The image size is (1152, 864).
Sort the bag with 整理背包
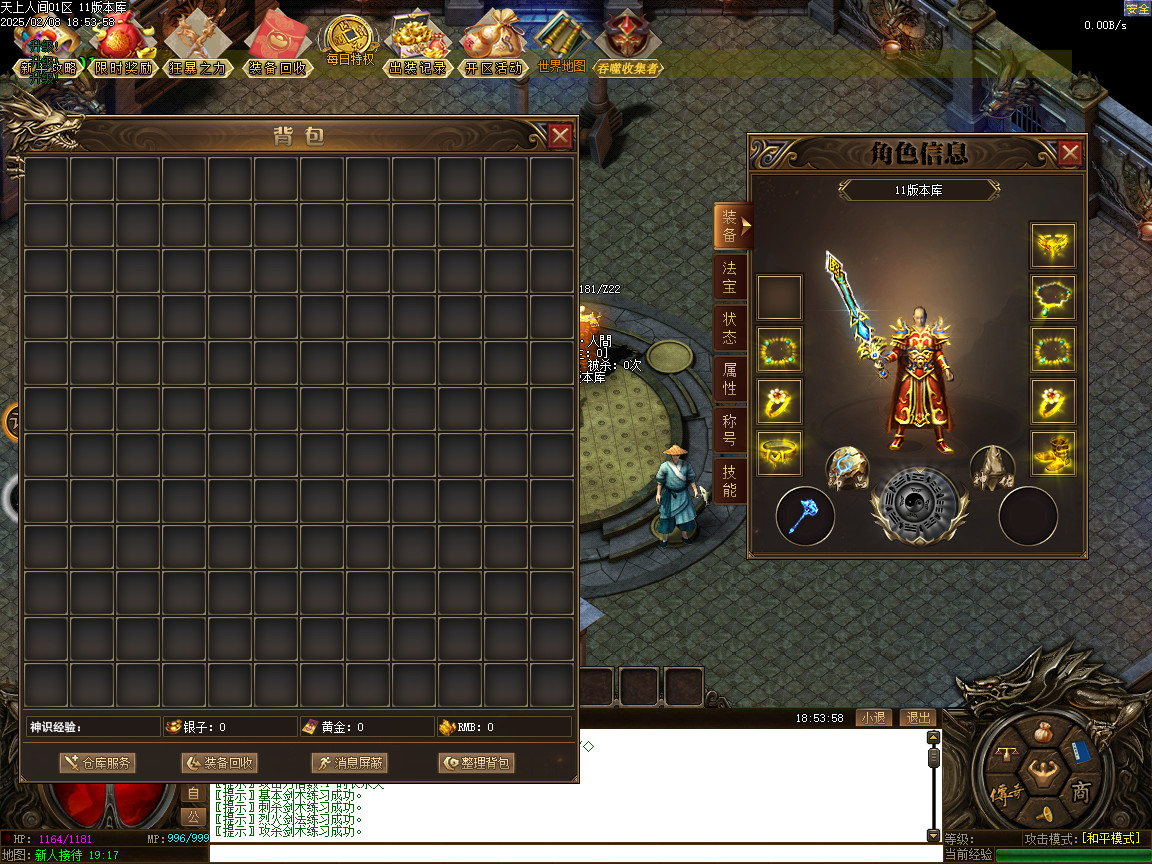pos(476,763)
